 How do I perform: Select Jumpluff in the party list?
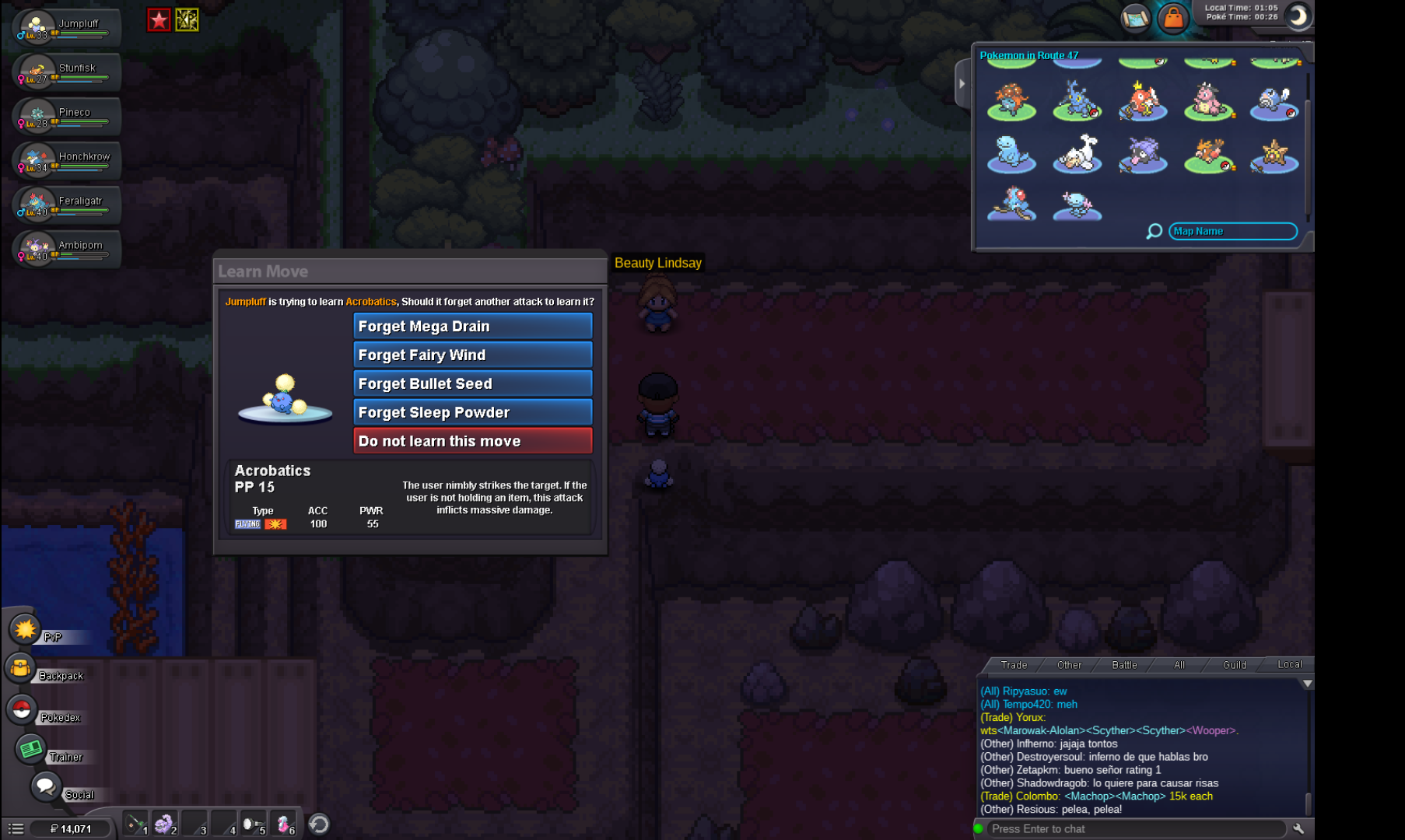click(x=67, y=28)
